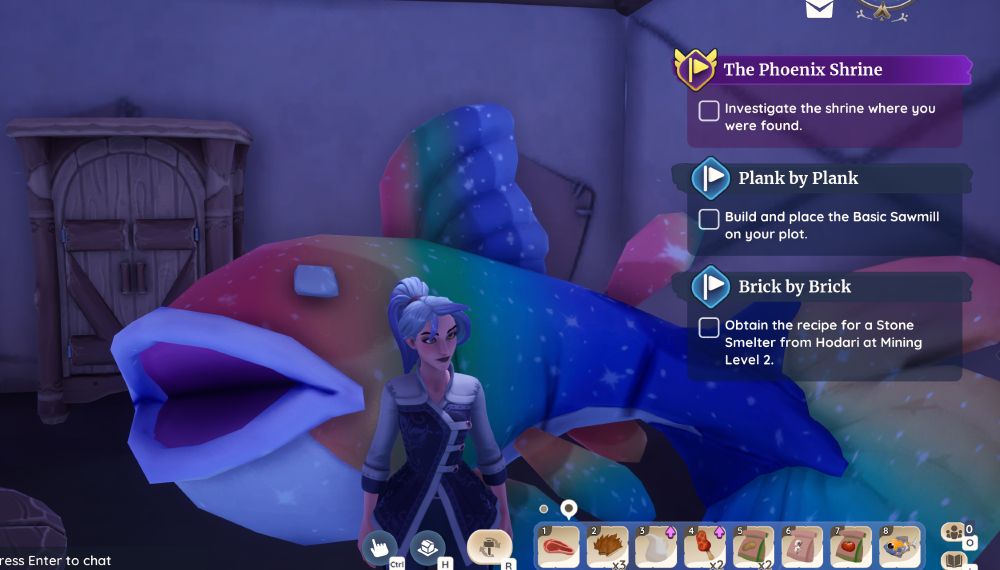1000x570 pixels.
Task: Open The Phoenix Shrine quest
Action: pyautogui.click(x=803, y=70)
